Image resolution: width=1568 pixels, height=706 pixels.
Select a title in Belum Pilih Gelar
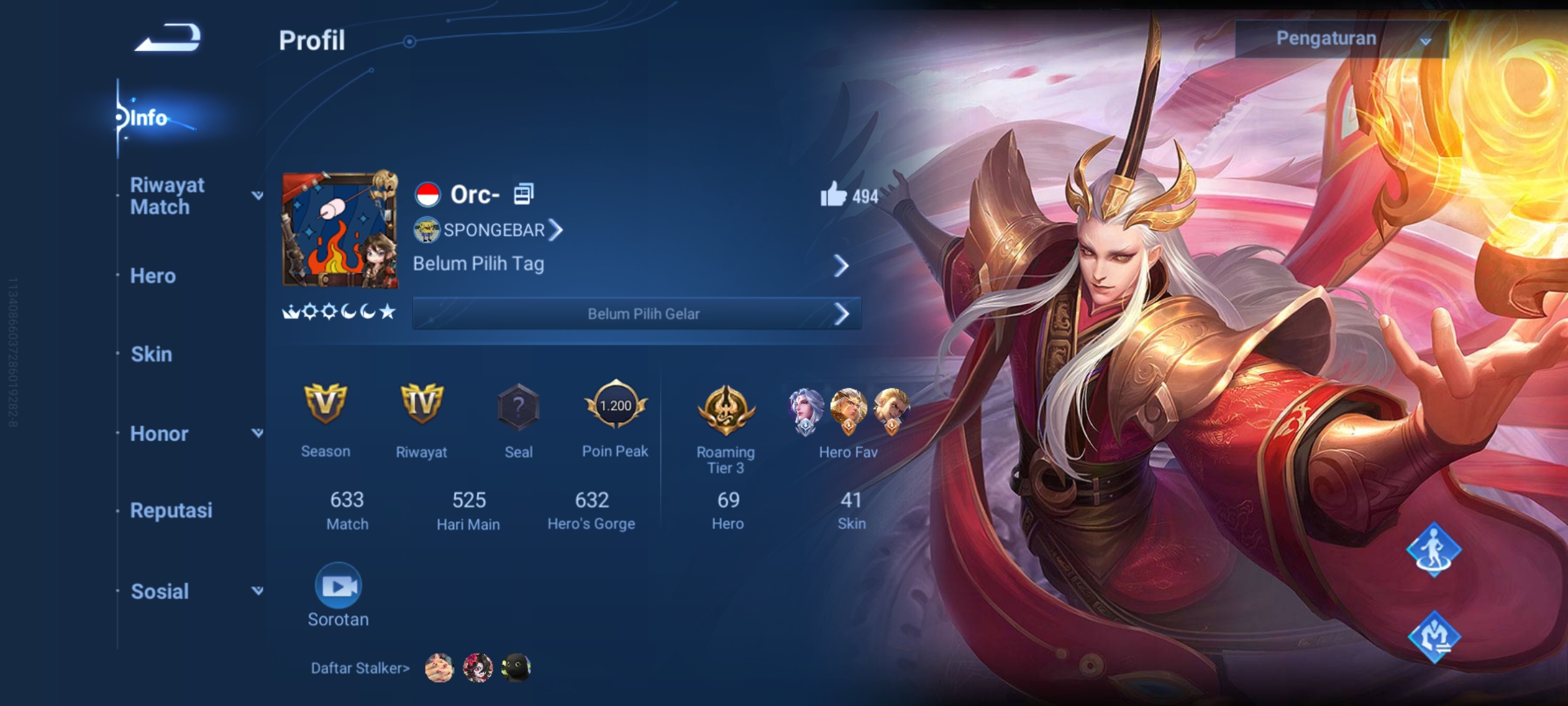pos(637,314)
